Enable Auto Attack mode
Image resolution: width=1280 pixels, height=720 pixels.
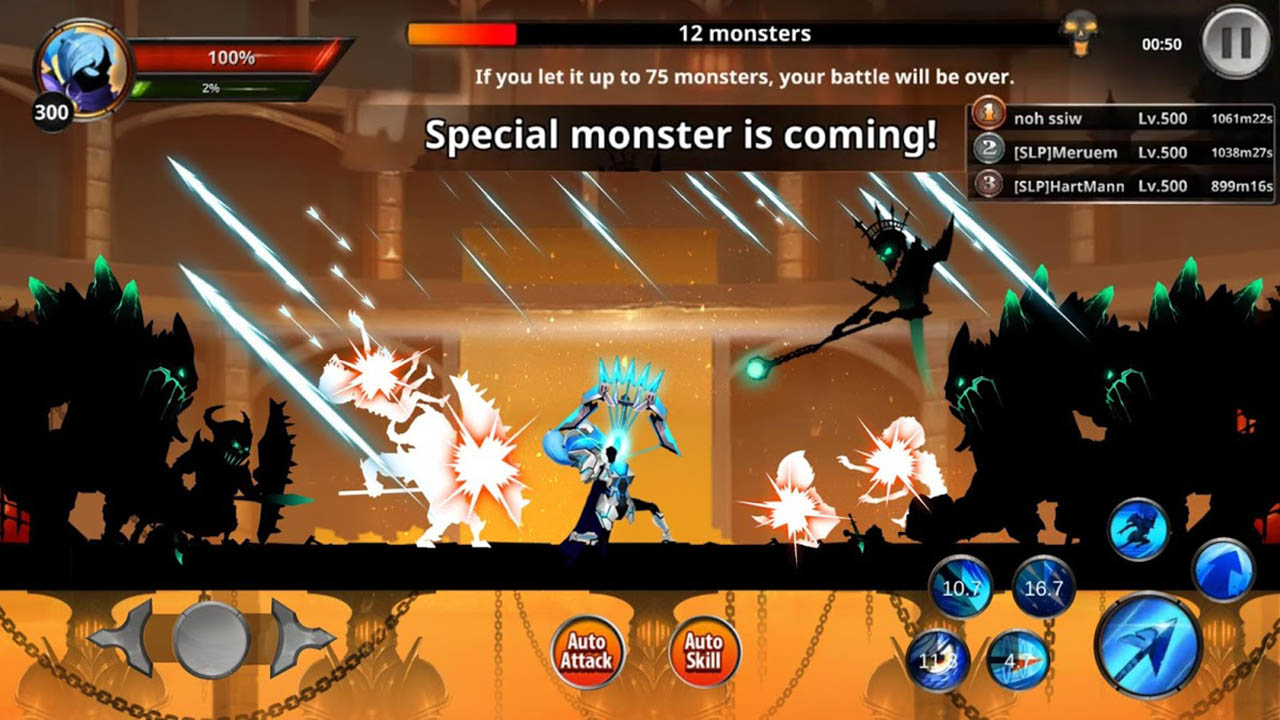(x=588, y=650)
